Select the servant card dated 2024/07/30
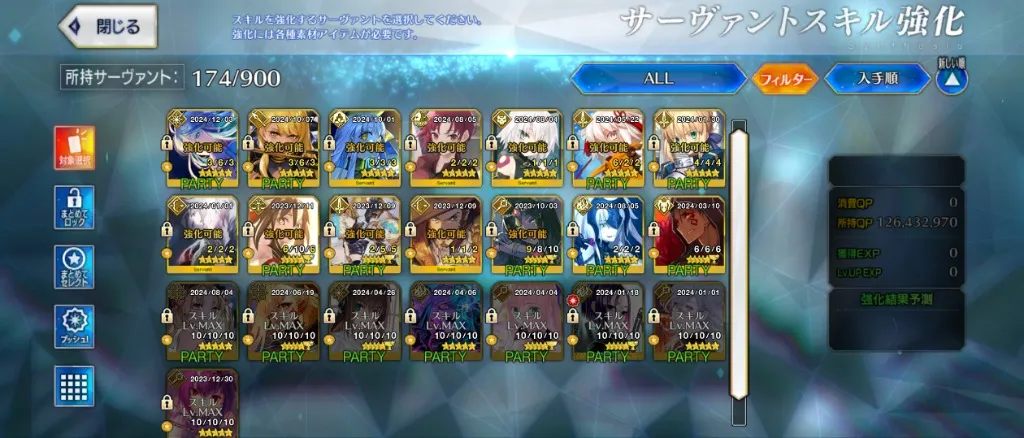 [687, 148]
